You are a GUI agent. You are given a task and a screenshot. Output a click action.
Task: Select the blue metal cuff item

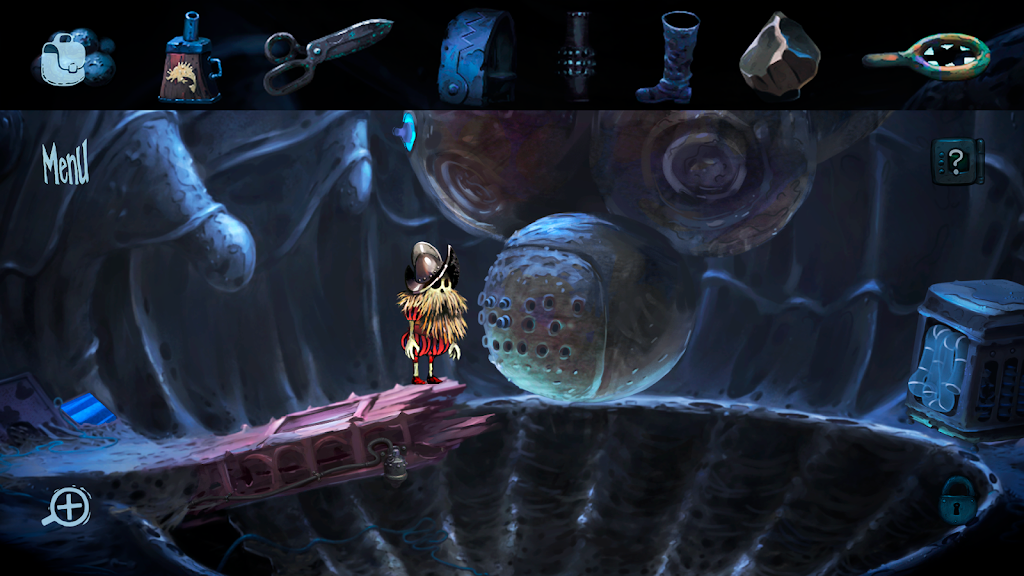(475, 56)
